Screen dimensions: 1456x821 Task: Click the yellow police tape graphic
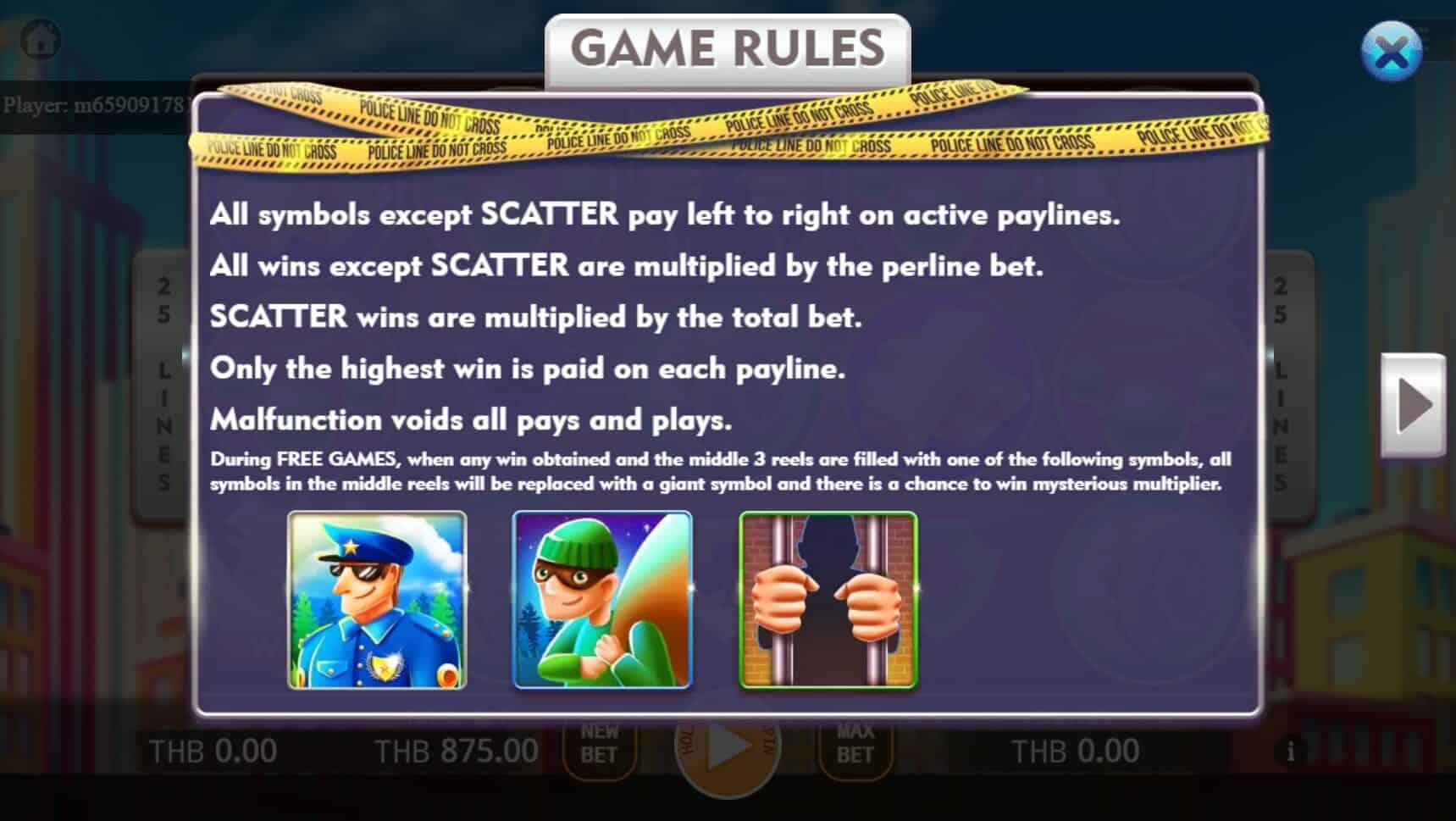click(728, 127)
